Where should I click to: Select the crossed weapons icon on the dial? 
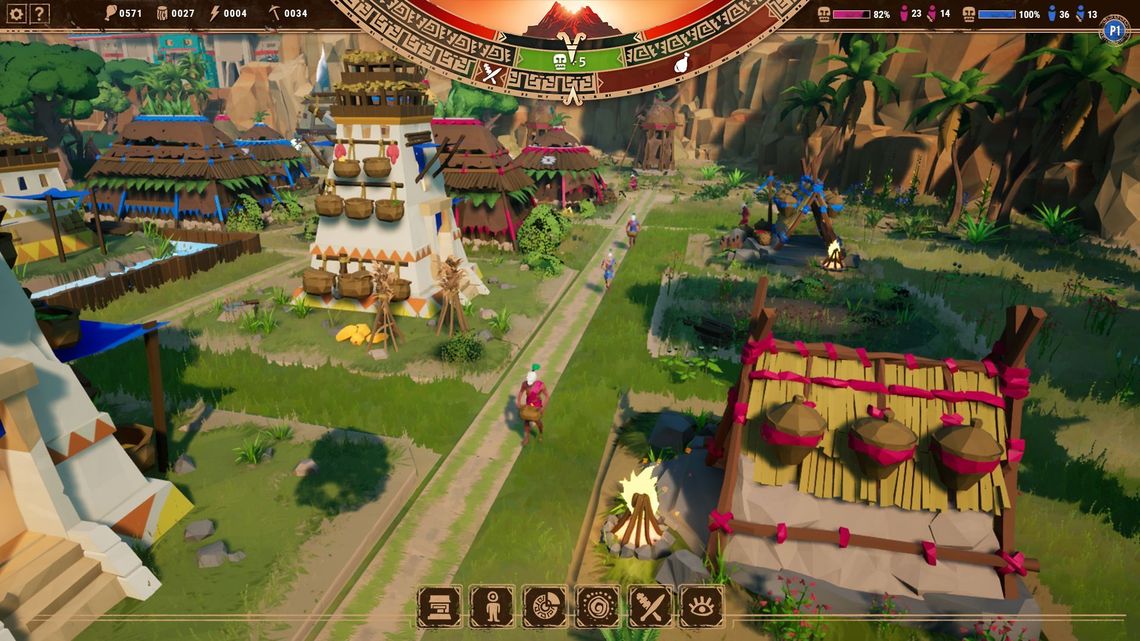tap(490, 71)
